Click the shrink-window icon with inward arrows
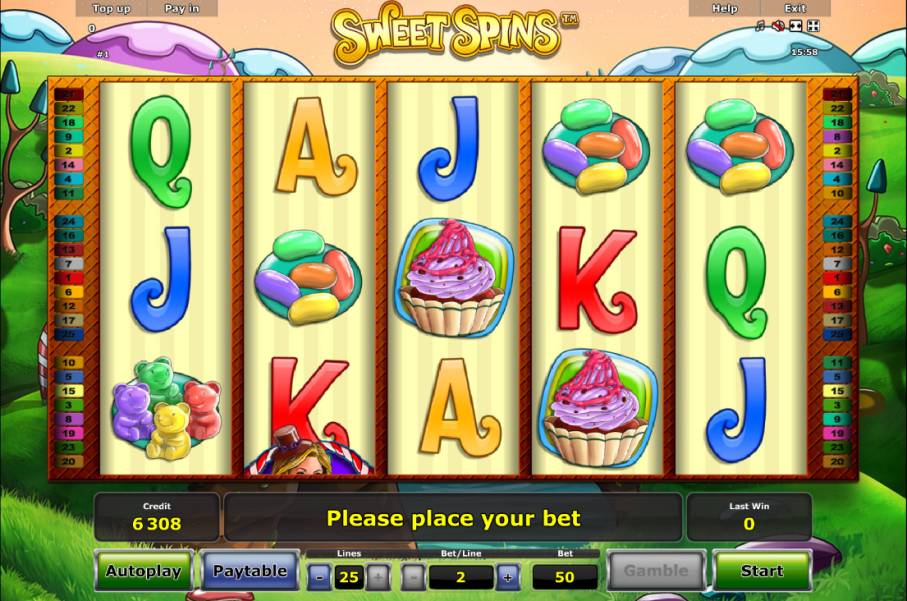Viewport: 907px width, 601px height. pos(796,26)
